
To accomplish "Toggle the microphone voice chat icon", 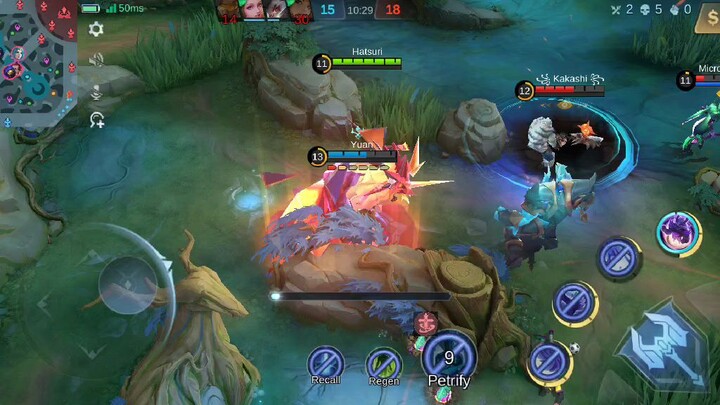I will (x=96, y=91).
